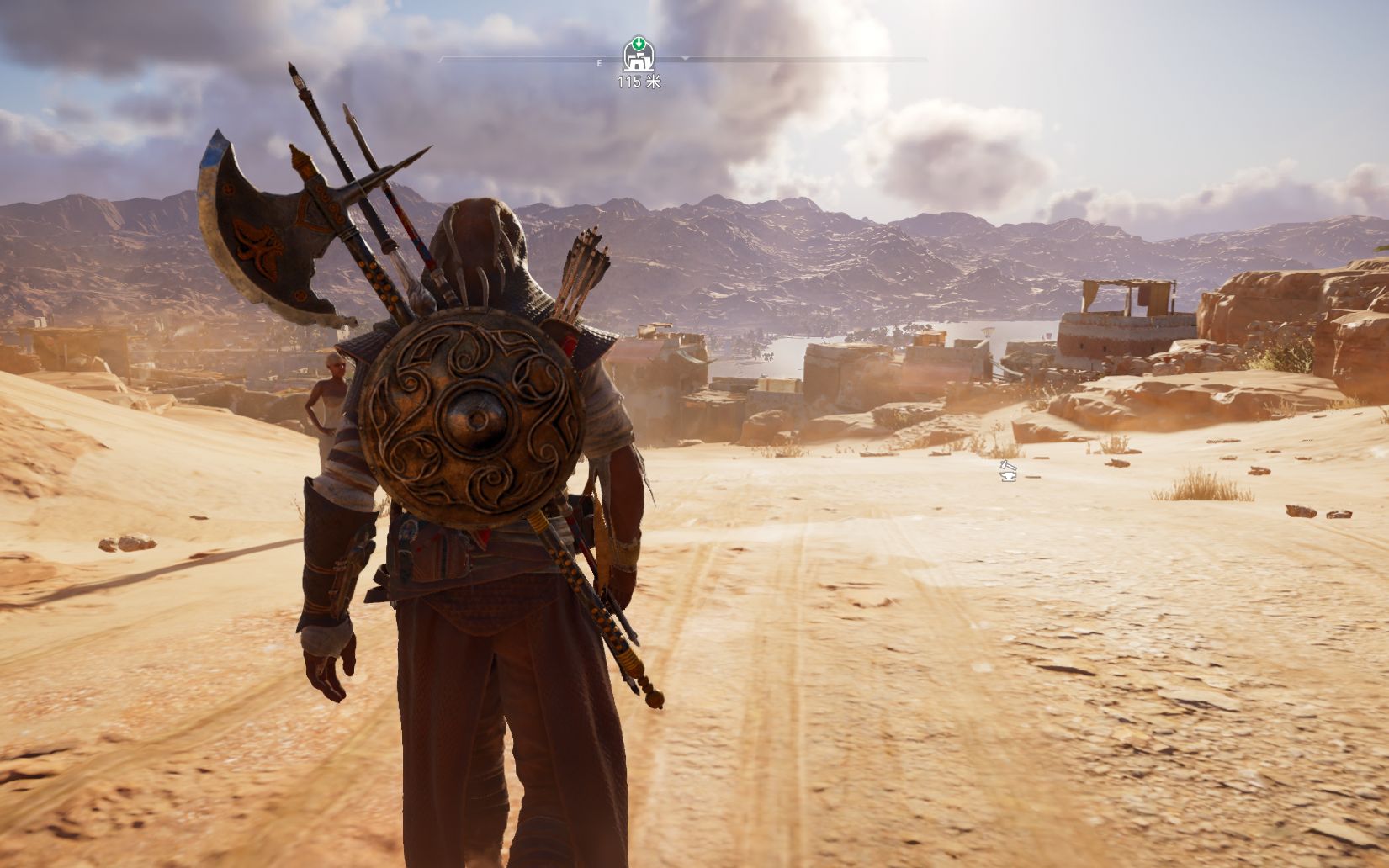Select the blacksmith anvil and hammer marker
The height and width of the screenshot is (868, 1389).
pyautogui.click(x=1008, y=471)
